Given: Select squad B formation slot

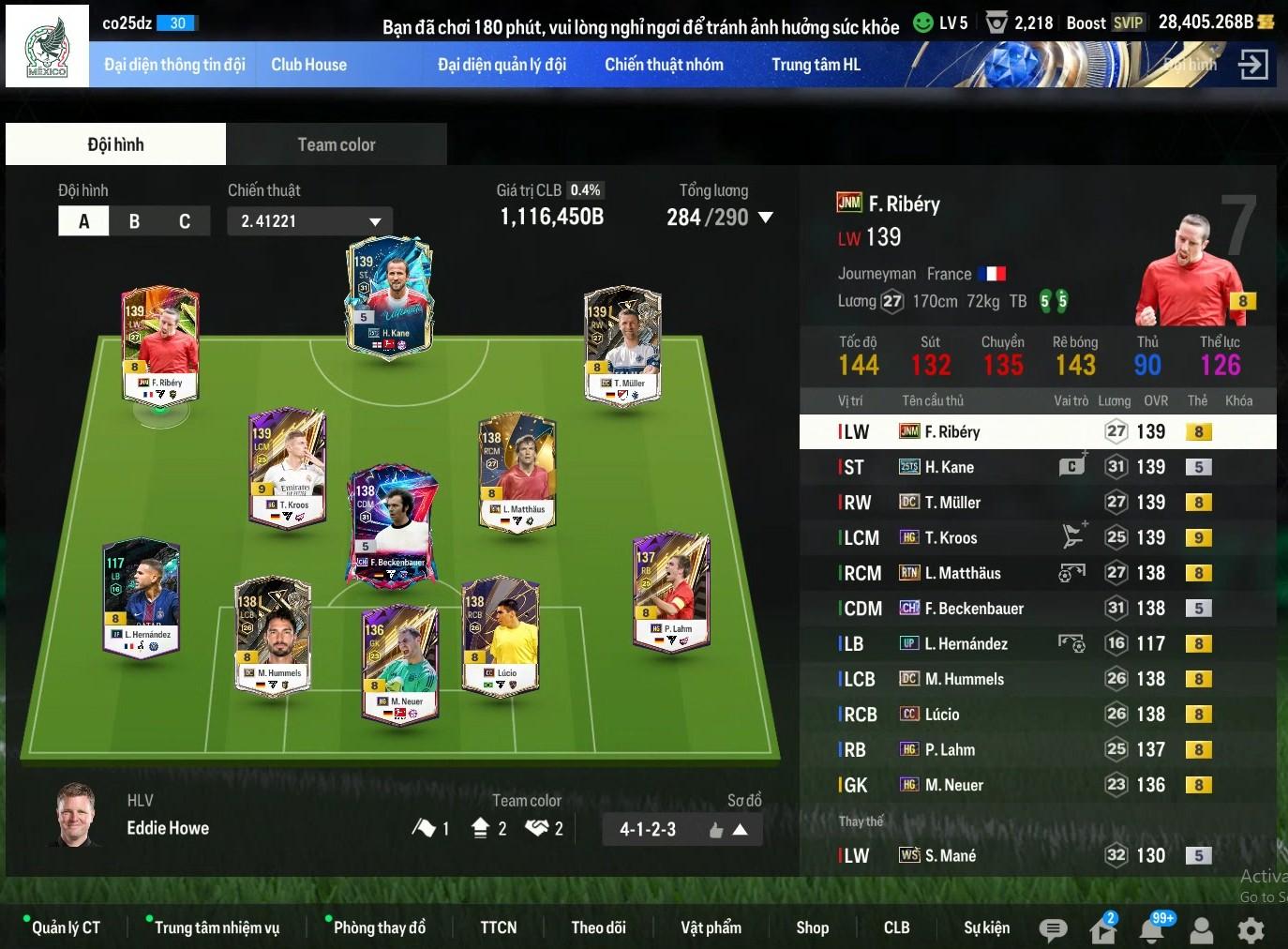Looking at the screenshot, I should (134, 221).
